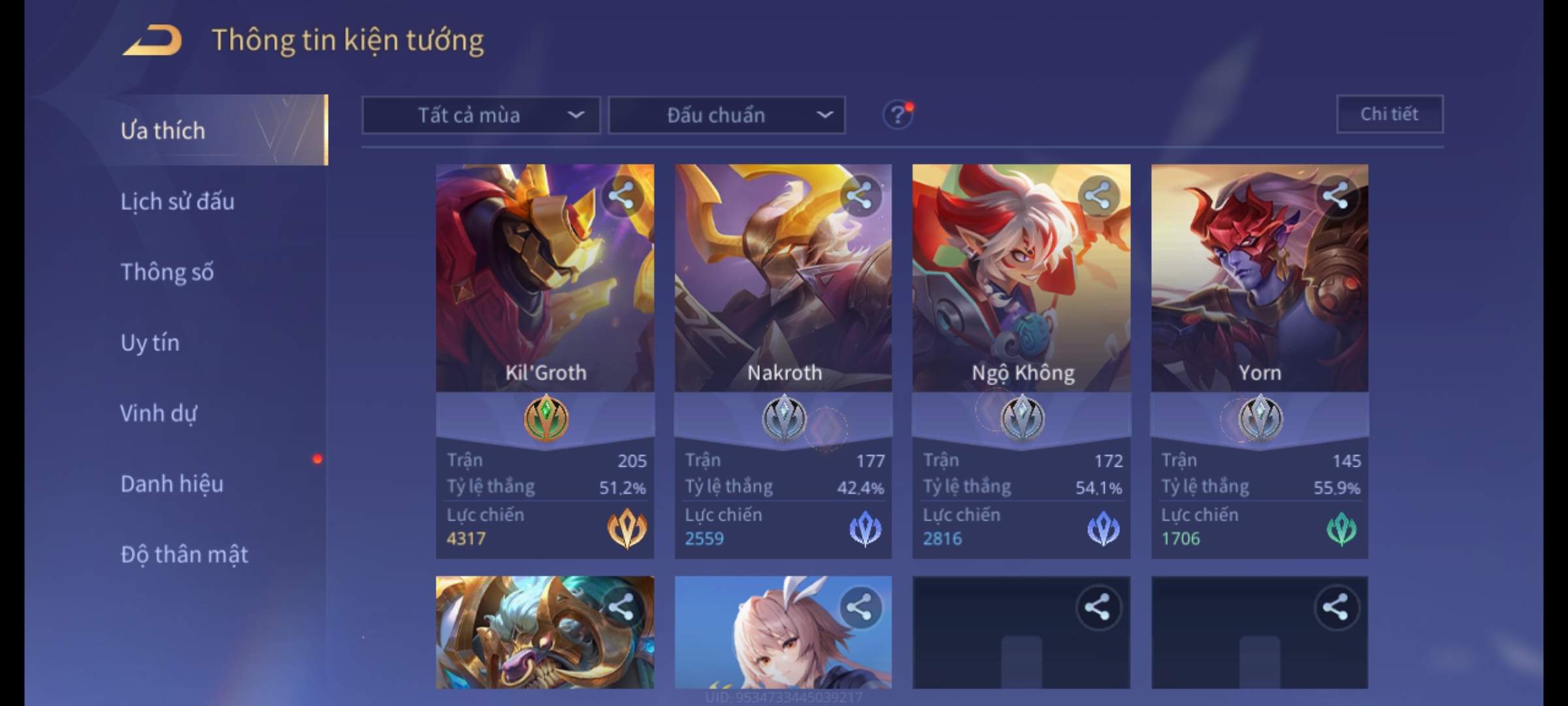Switch to the Ưa thích tab

coord(163,131)
